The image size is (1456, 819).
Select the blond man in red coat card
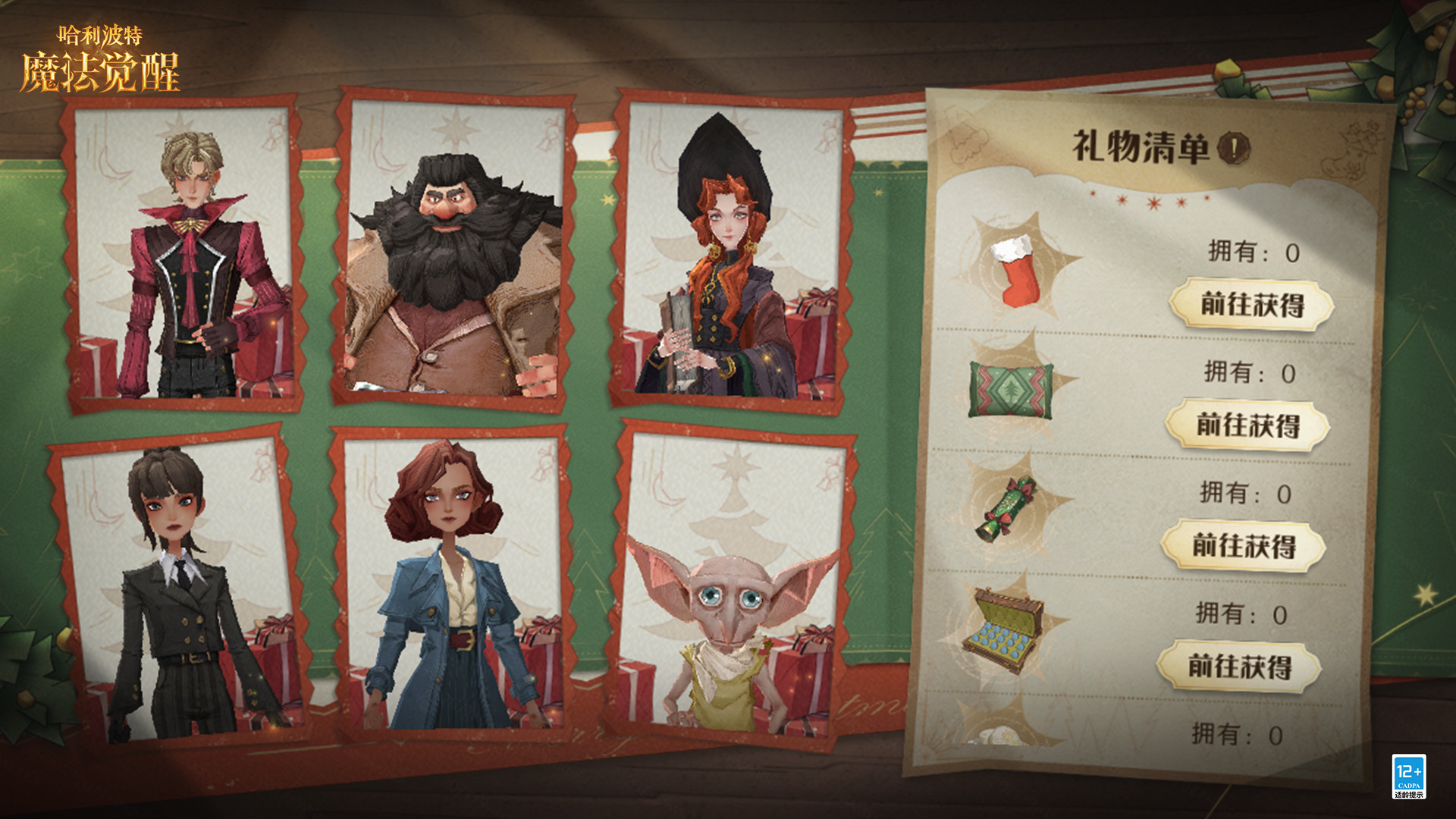click(186, 254)
